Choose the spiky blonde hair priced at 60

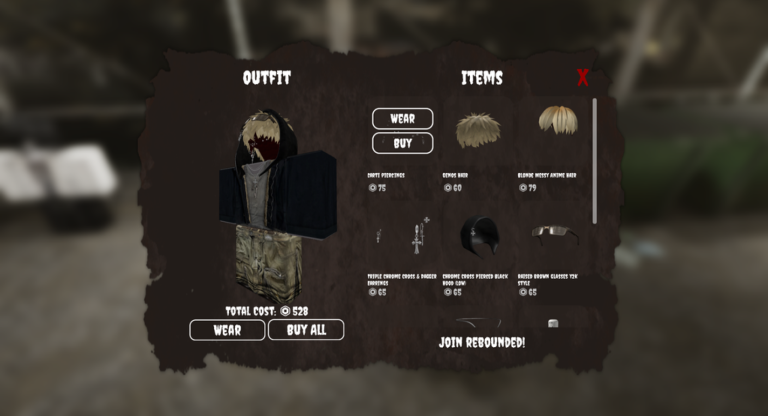[478, 130]
